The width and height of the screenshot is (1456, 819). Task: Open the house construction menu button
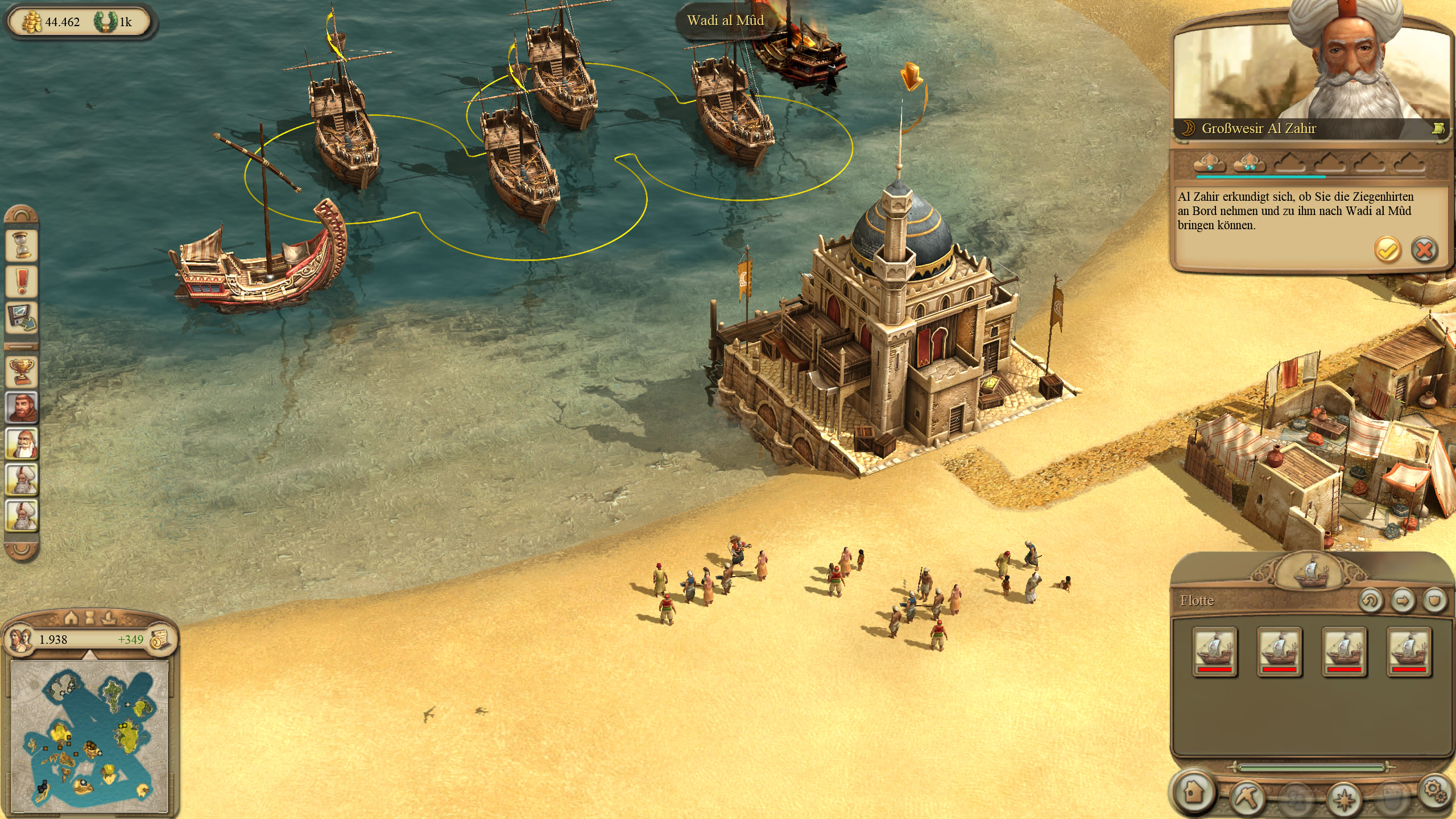(1194, 792)
